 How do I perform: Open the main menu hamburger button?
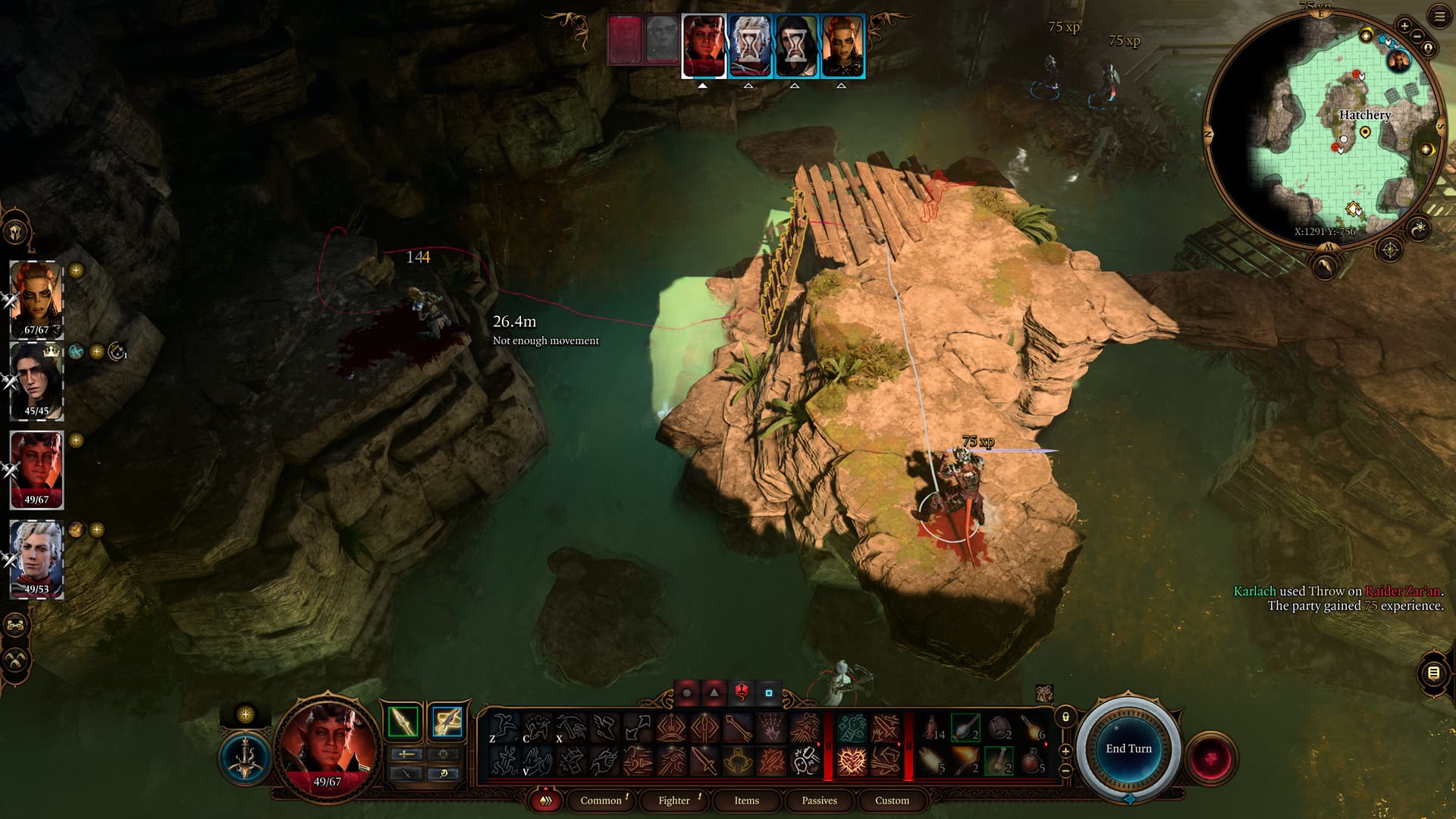click(1439, 17)
